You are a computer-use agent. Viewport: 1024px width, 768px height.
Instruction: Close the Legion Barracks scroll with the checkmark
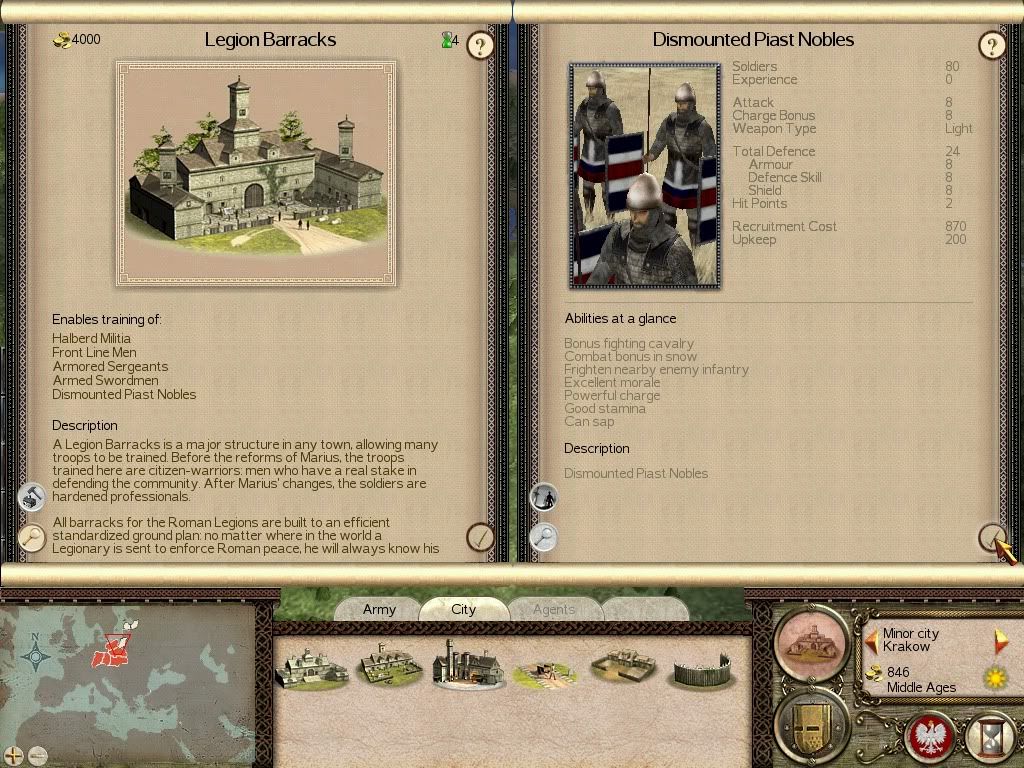481,537
